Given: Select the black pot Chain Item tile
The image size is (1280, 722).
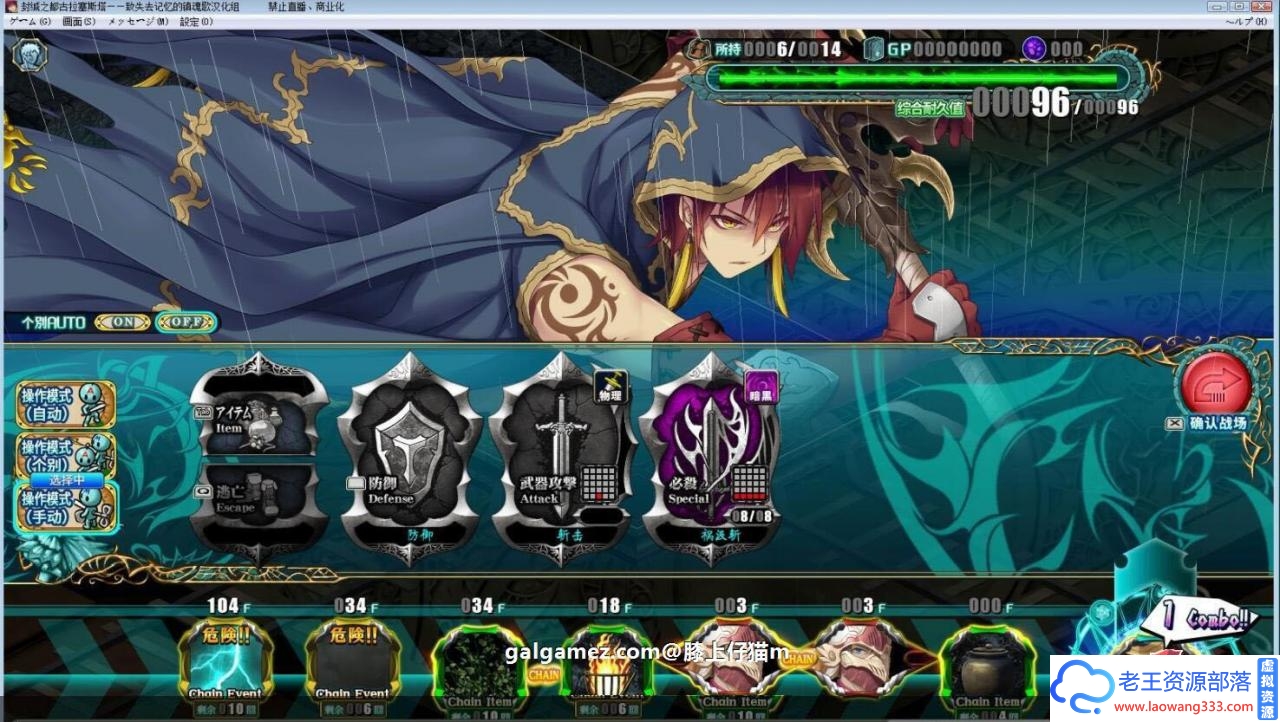Looking at the screenshot, I should [x=986, y=665].
